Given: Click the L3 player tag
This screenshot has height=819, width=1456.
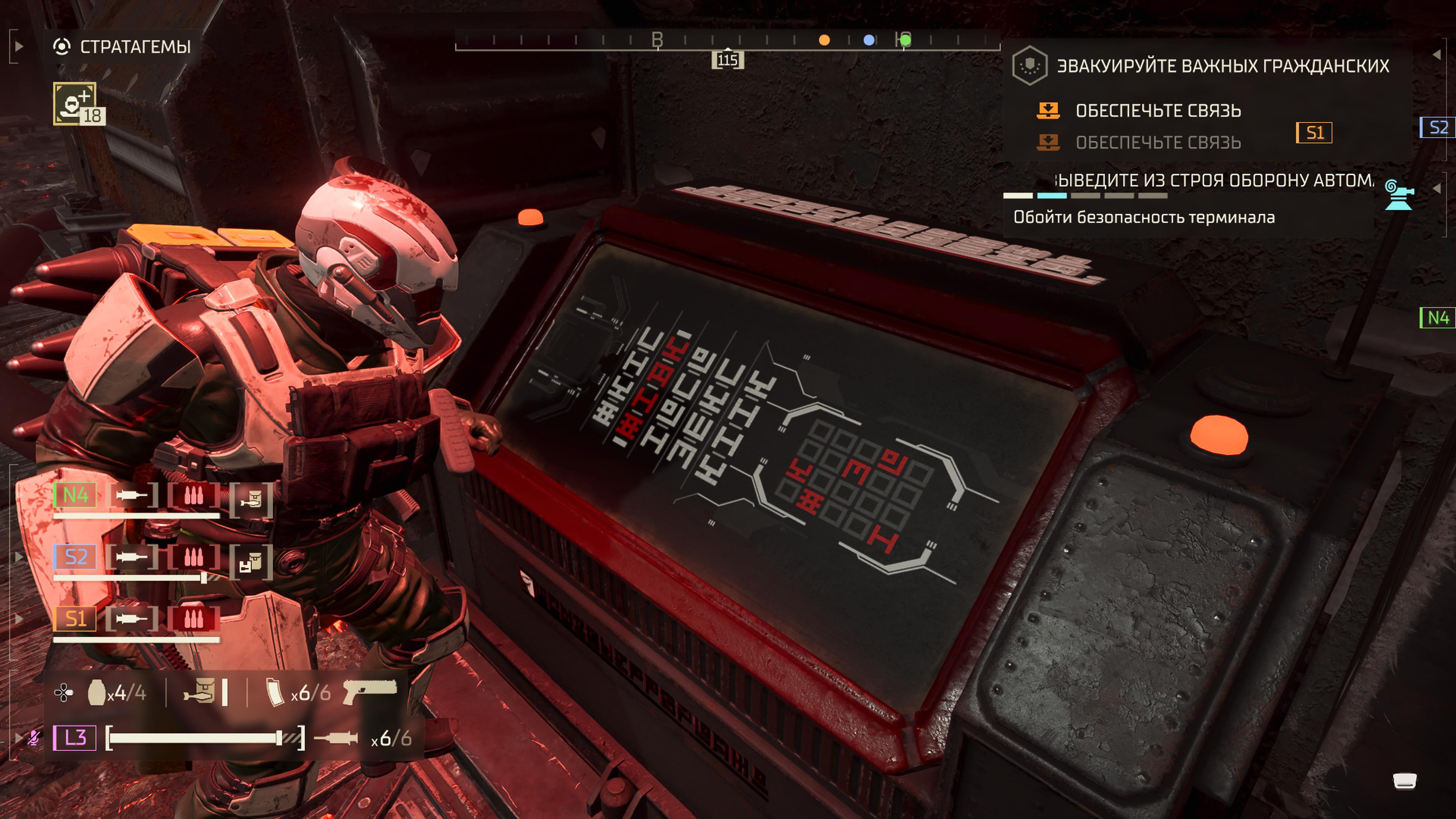Looking at the screenshot, I should 75,737.
